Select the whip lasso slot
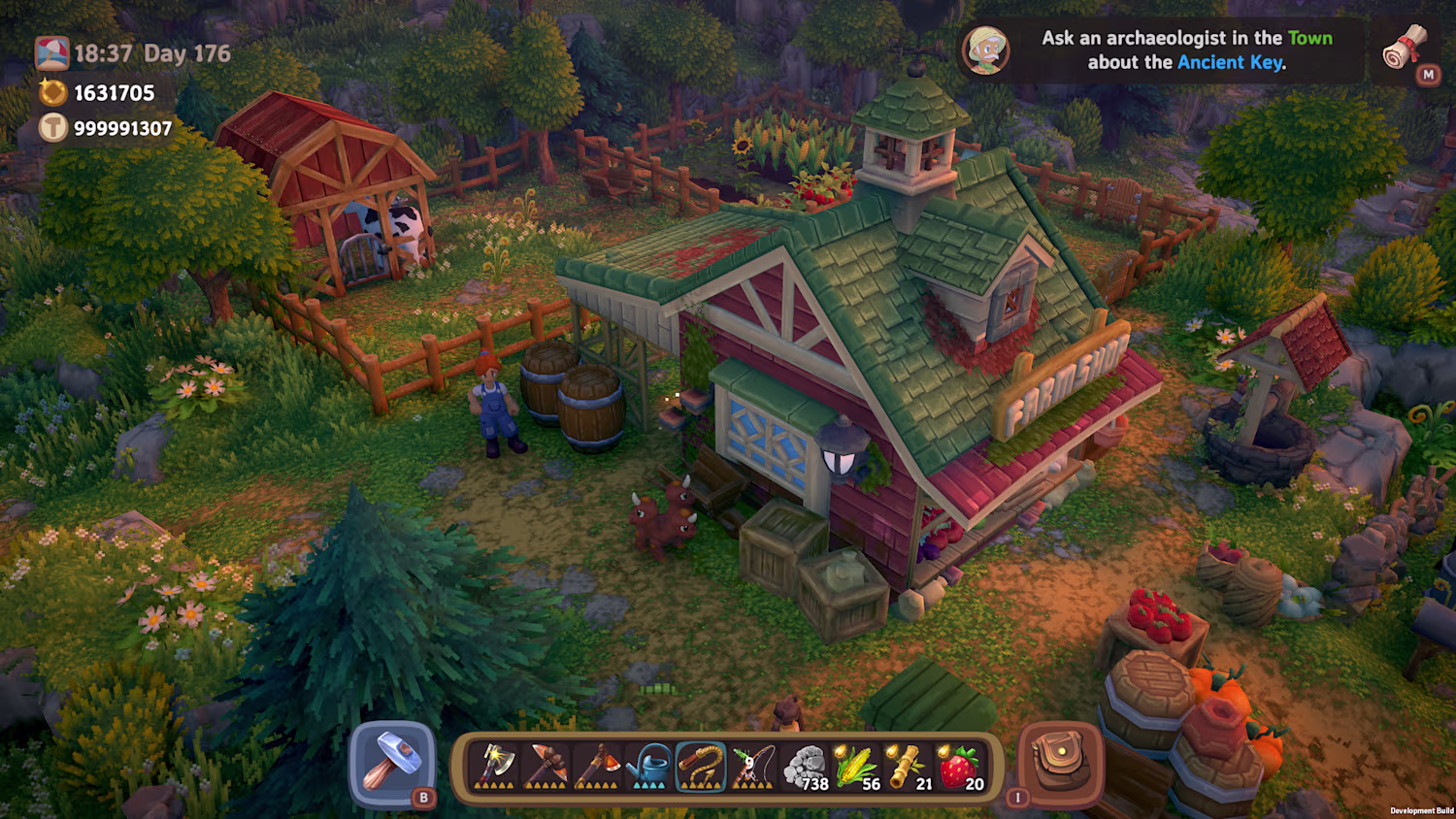 700,767
